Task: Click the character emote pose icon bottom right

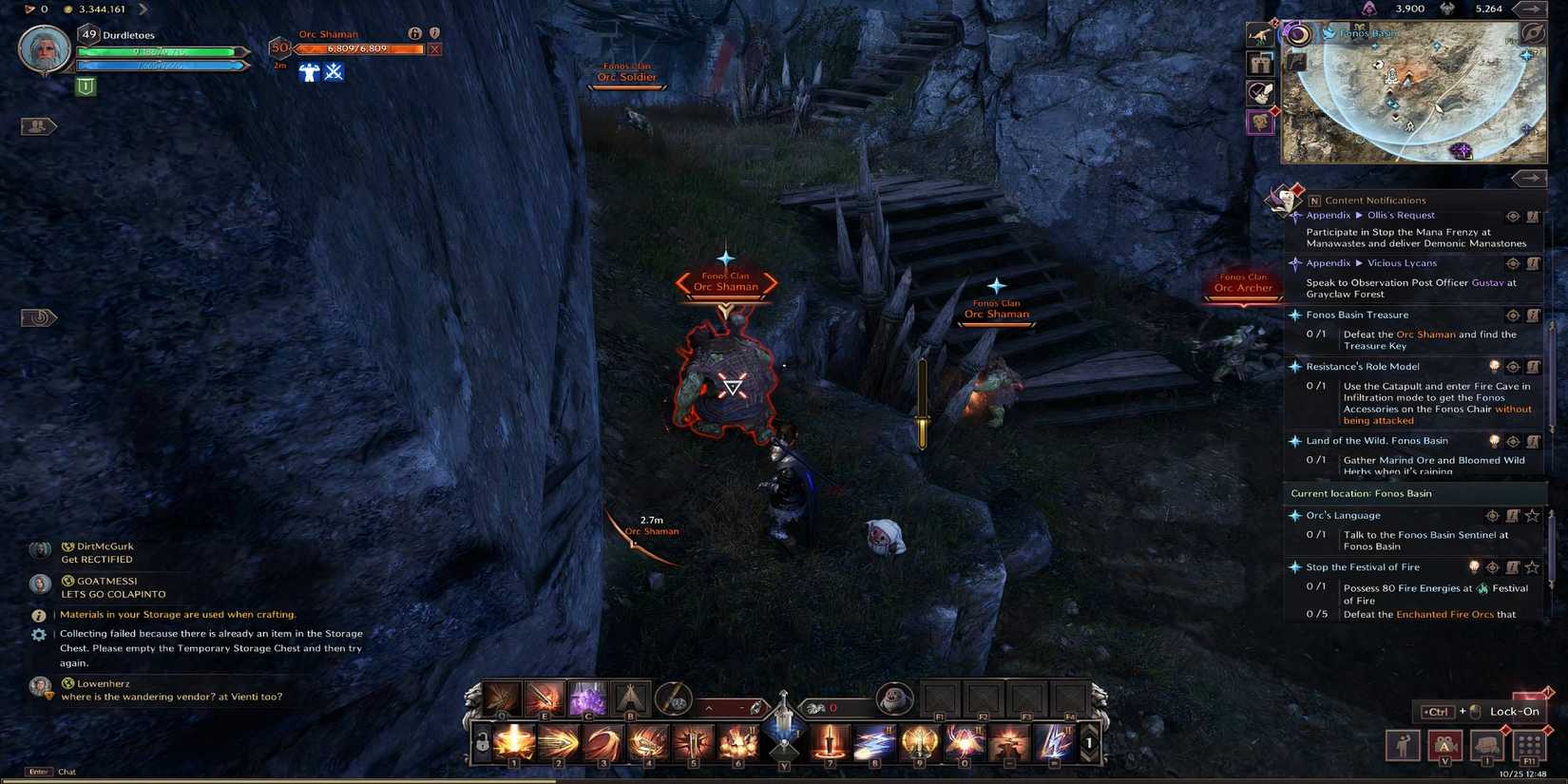Action: click(1403, 747)
